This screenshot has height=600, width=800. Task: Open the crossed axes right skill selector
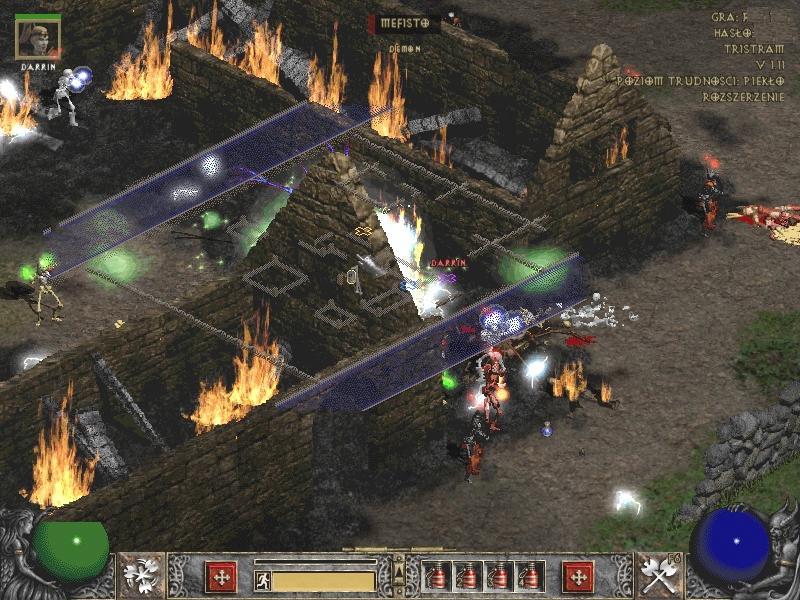[x=659, y=575]
